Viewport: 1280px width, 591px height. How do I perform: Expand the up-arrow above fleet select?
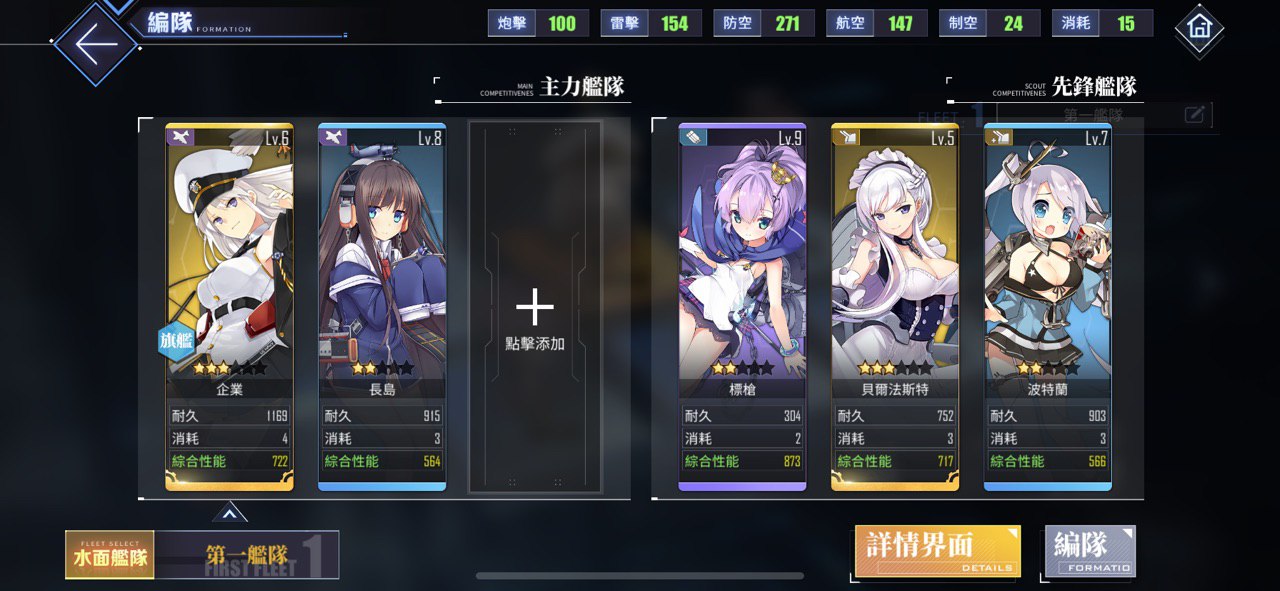pos(229,514)
